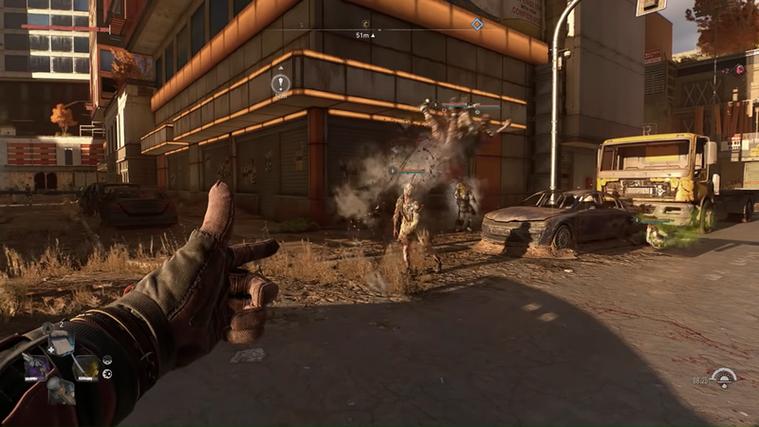
Task: Select the exclamation mark quest marker
Action: click(281, 85)
